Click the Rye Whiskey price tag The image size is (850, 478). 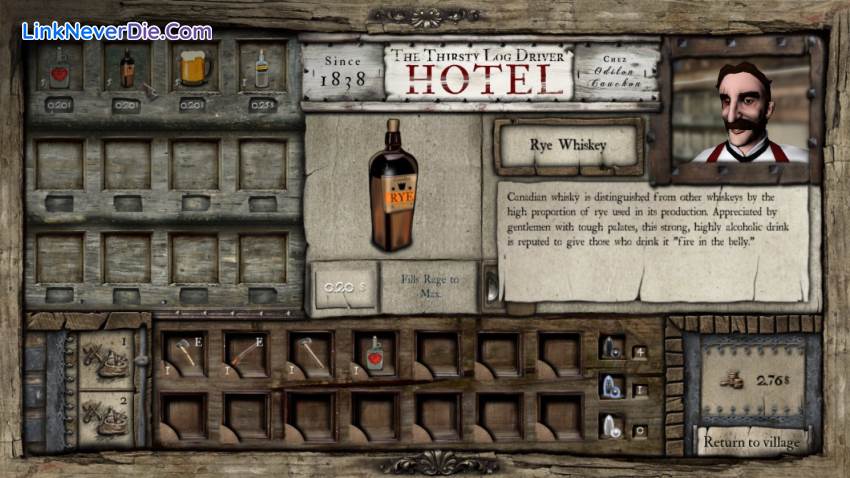(343, 287)
